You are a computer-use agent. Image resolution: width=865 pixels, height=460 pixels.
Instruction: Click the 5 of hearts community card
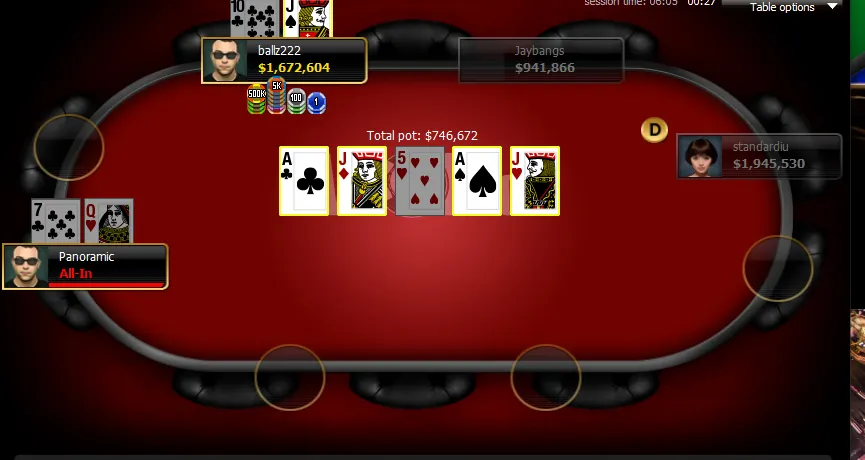(420, 181)
